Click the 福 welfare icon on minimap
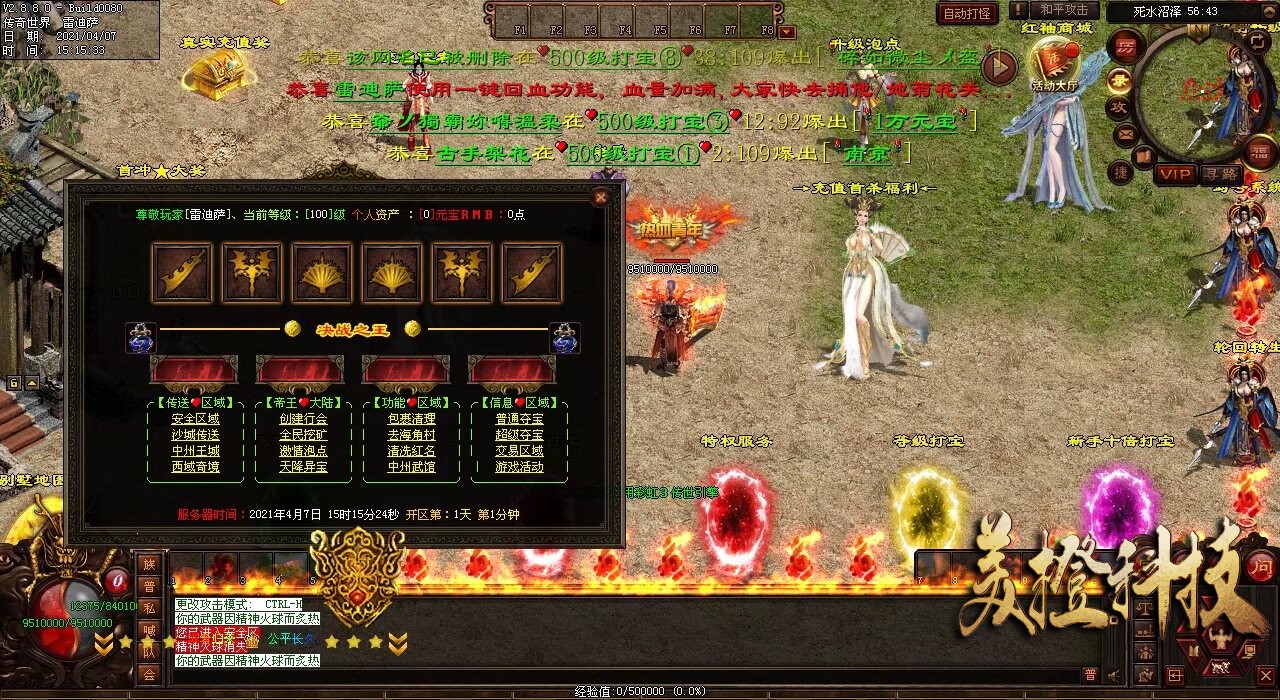 pos(1261,152)
